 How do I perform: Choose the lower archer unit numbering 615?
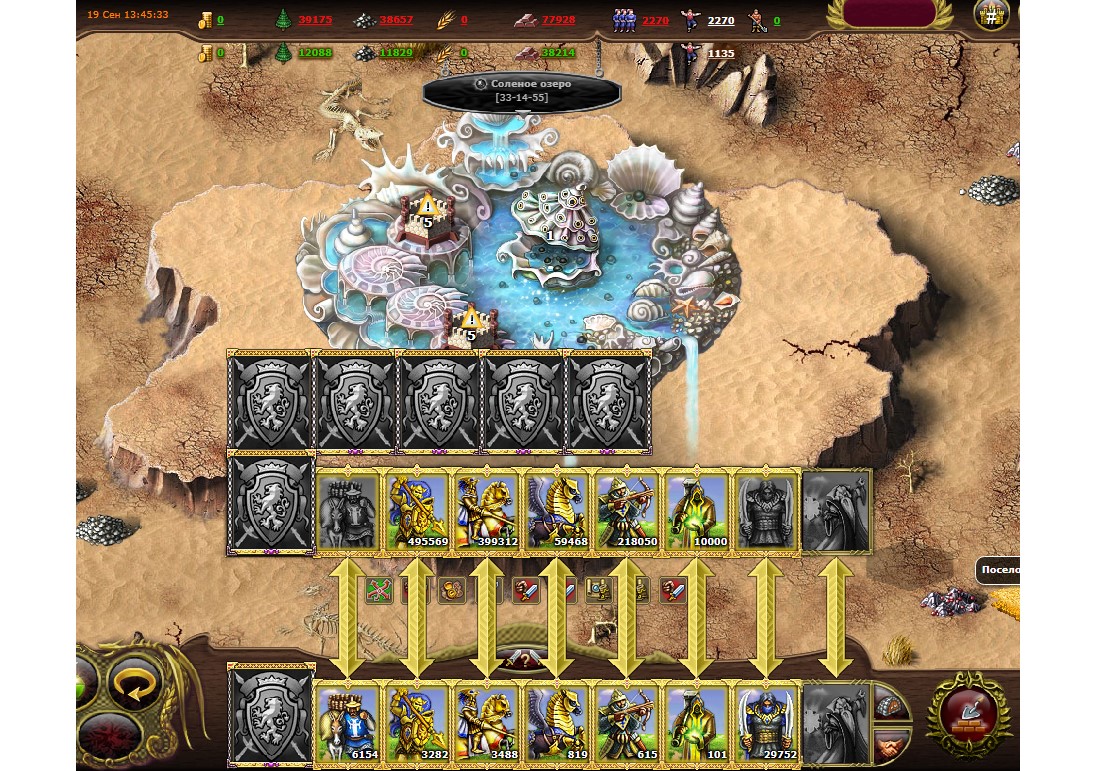(626, 724)
